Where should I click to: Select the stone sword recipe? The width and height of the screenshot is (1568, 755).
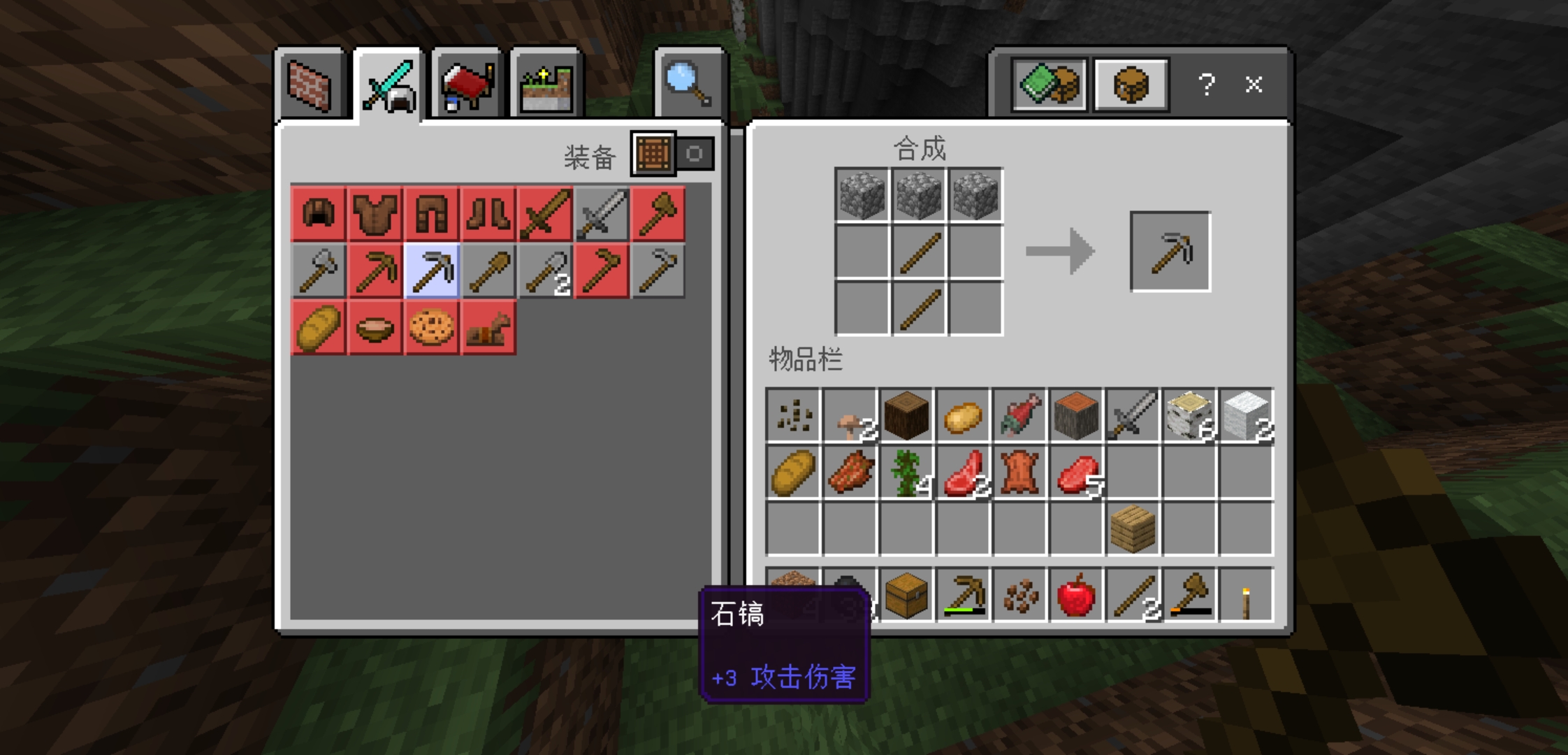click(x=601, y=213)
